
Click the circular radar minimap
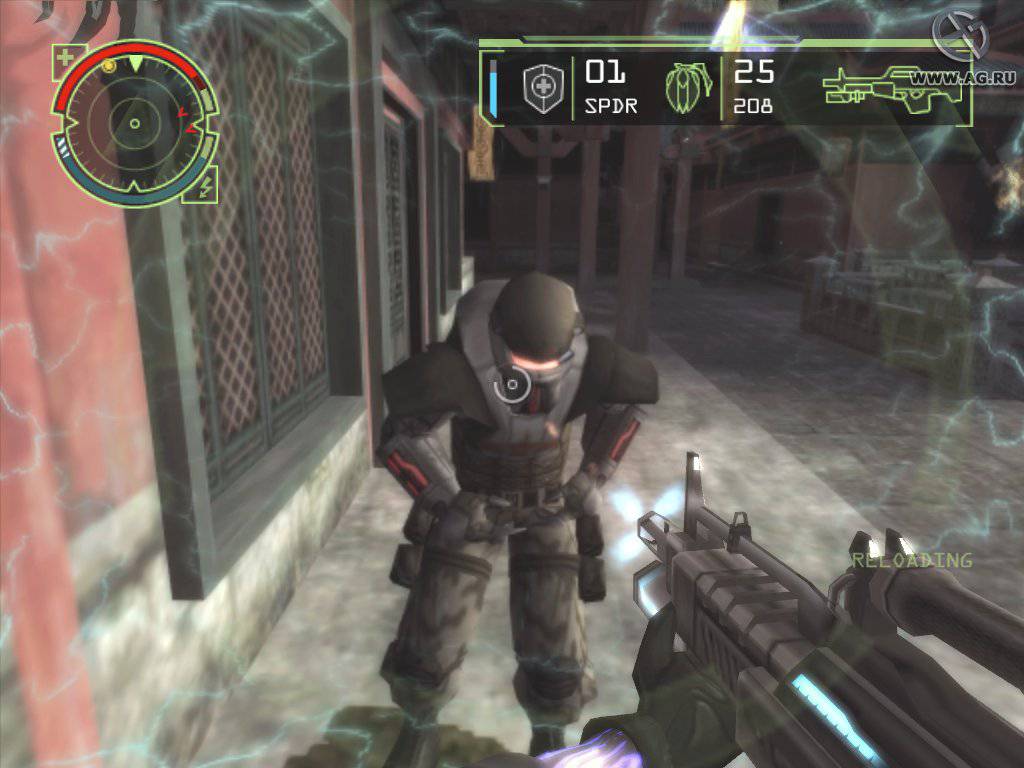coord(134,123)
